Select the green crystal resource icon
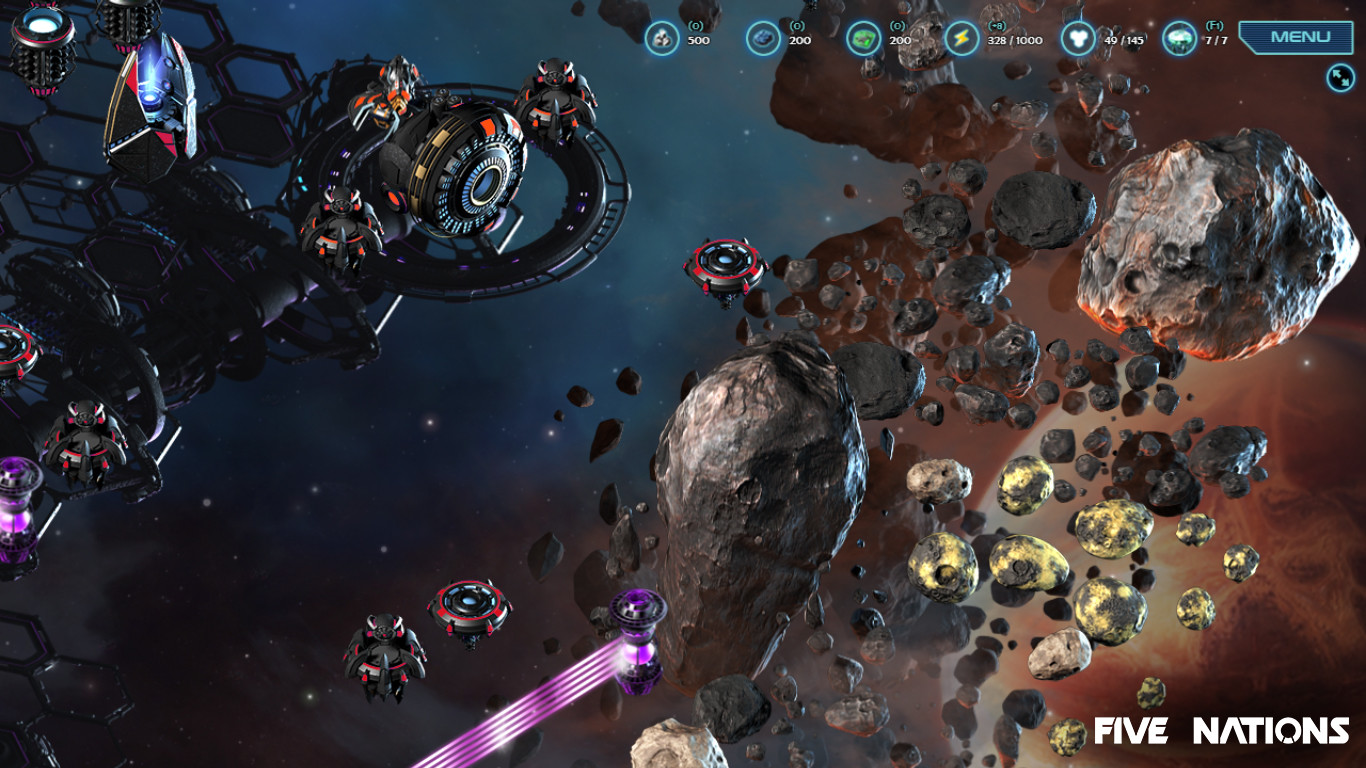The height and width of the screenshot is (768, 1366). click(863, 39)
